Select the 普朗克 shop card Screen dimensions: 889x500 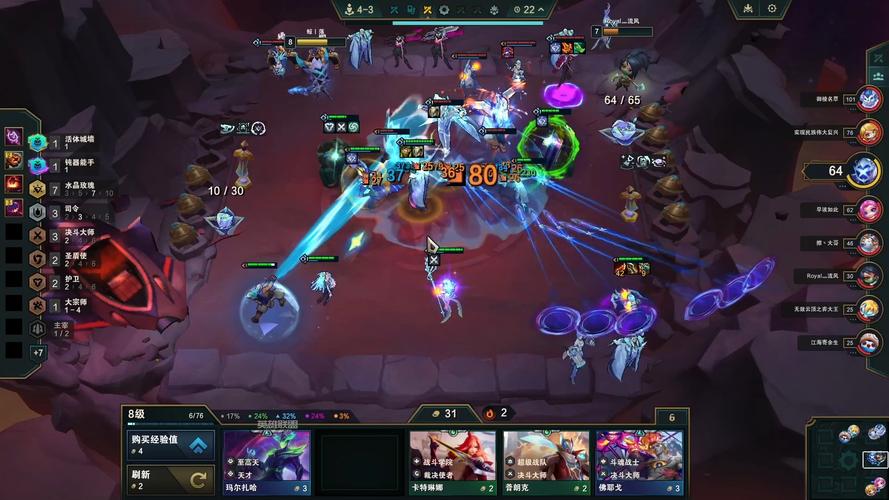546,462
